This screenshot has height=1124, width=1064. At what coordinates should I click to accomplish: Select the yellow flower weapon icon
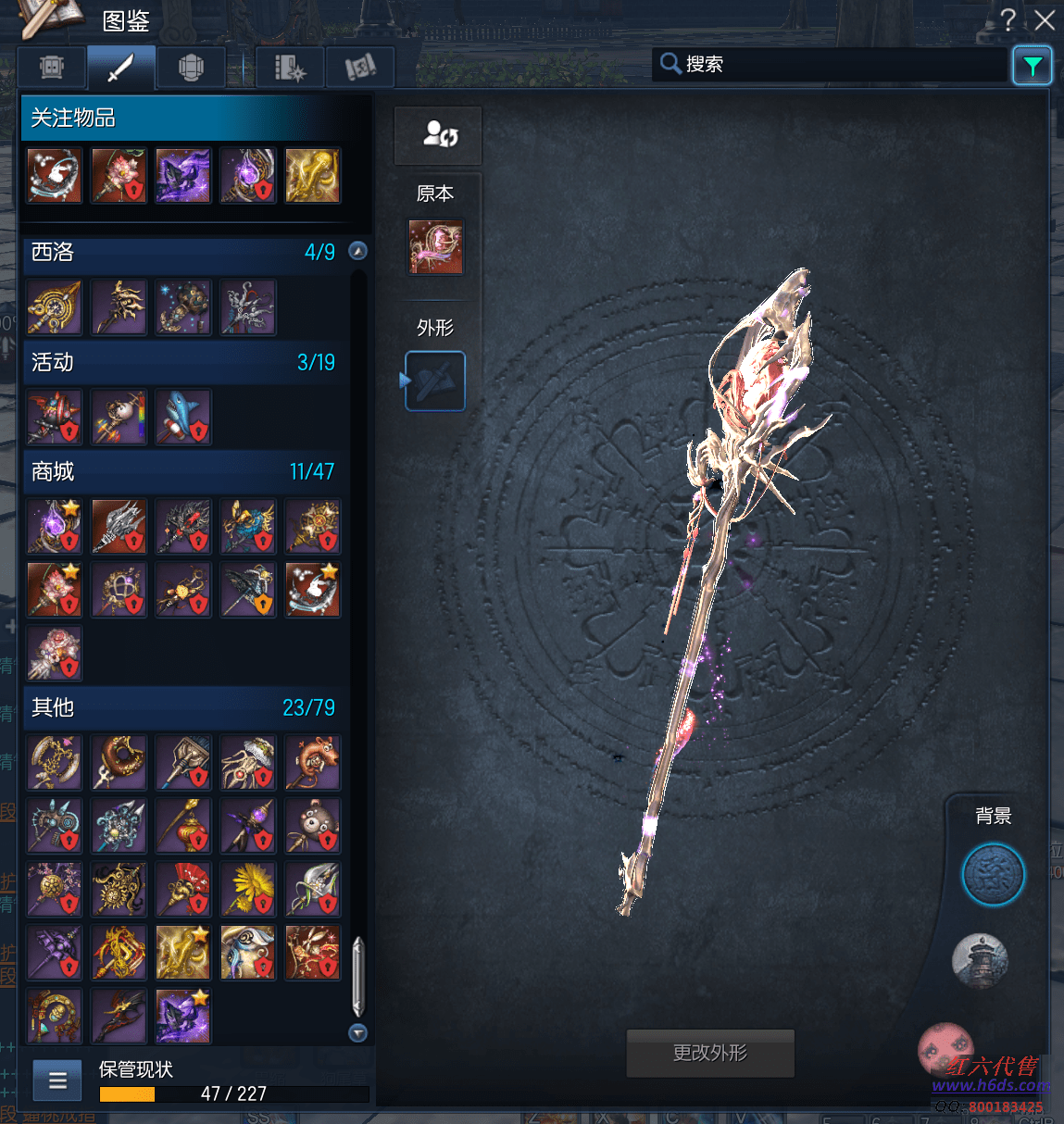[x=248, y=889]
